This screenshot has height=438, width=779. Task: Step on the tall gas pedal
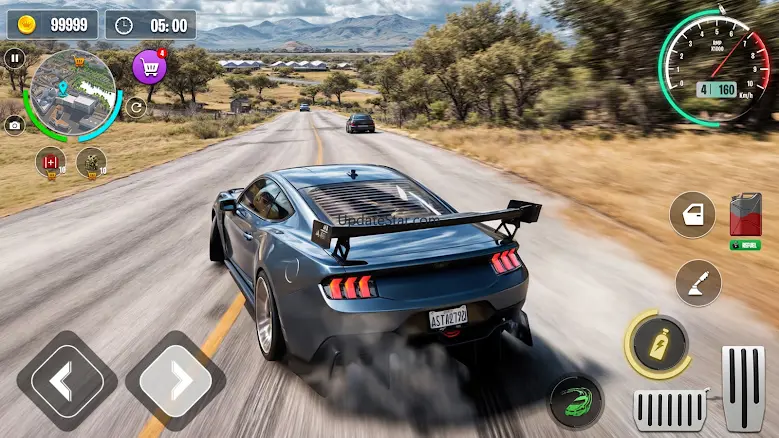click(743, 388)
